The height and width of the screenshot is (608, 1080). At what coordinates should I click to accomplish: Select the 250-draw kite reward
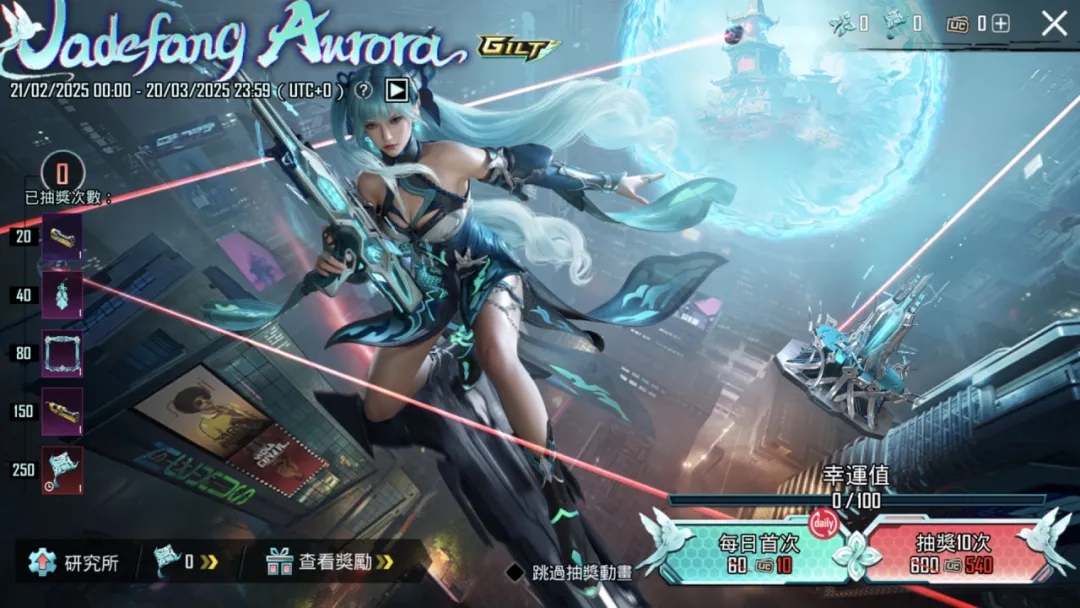62,469
